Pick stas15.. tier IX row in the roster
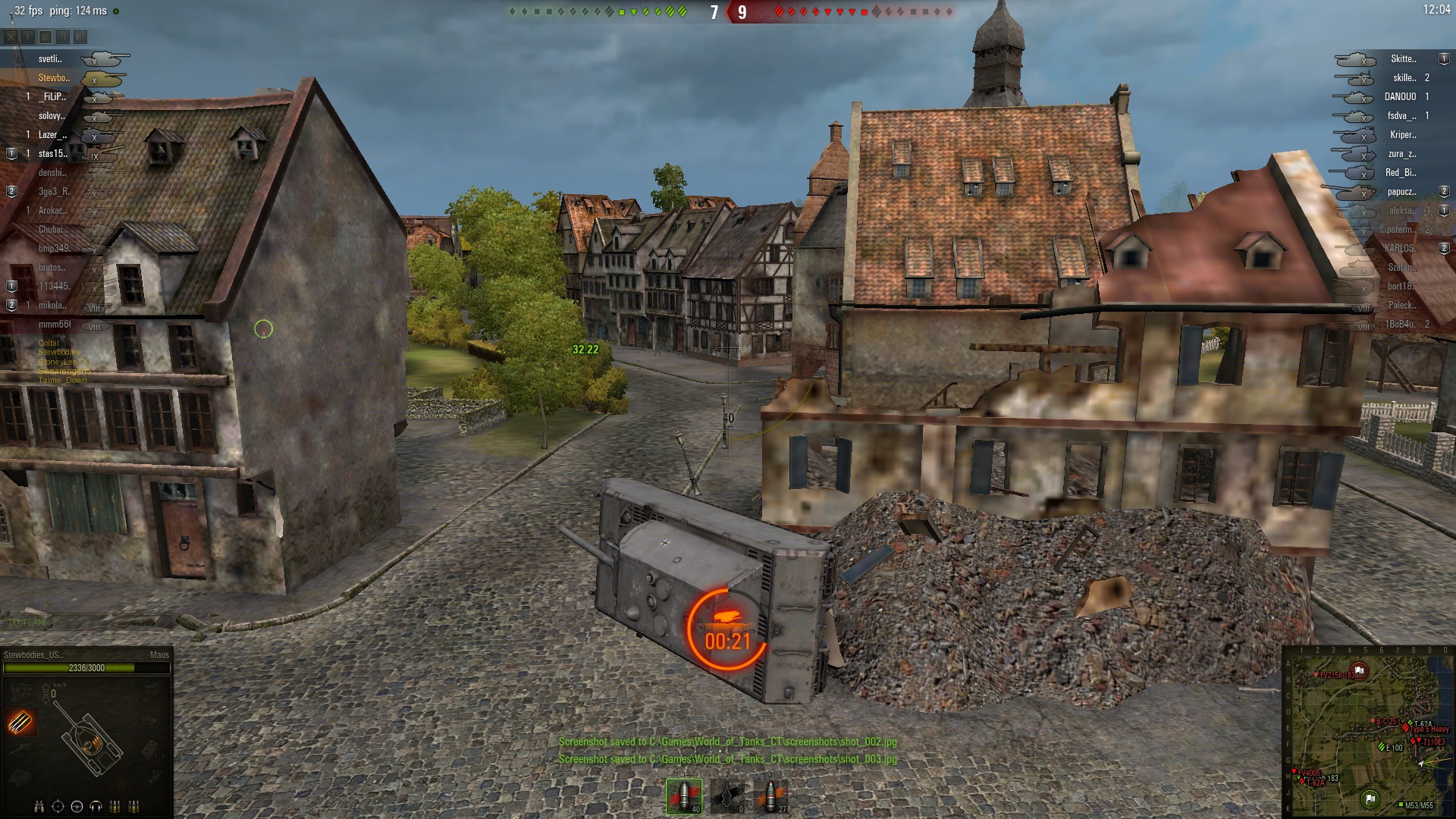This screenshot has height=819, width=1456. click(54, 154)
